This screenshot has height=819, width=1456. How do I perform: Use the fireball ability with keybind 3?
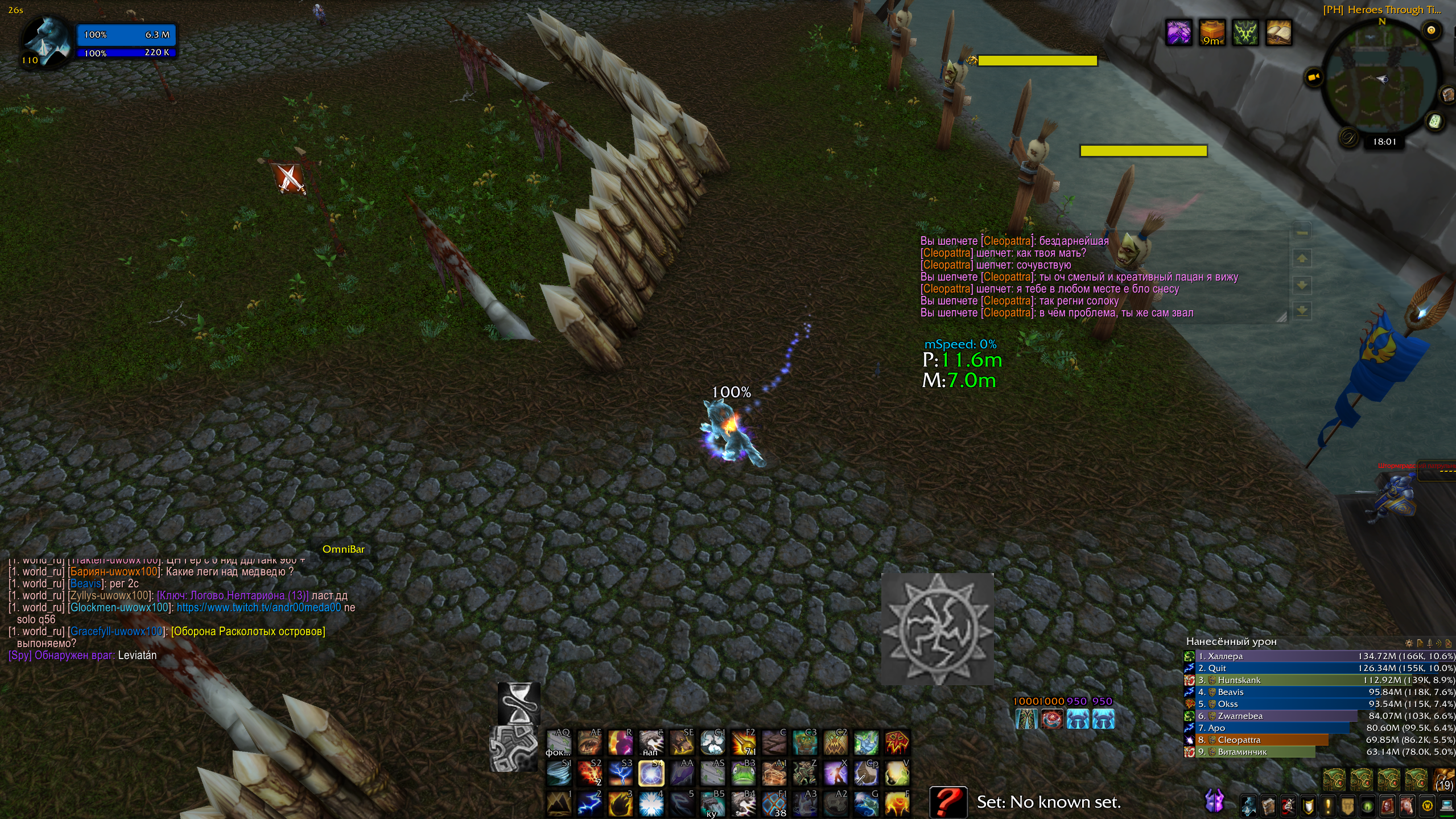(x=620, y=804)
